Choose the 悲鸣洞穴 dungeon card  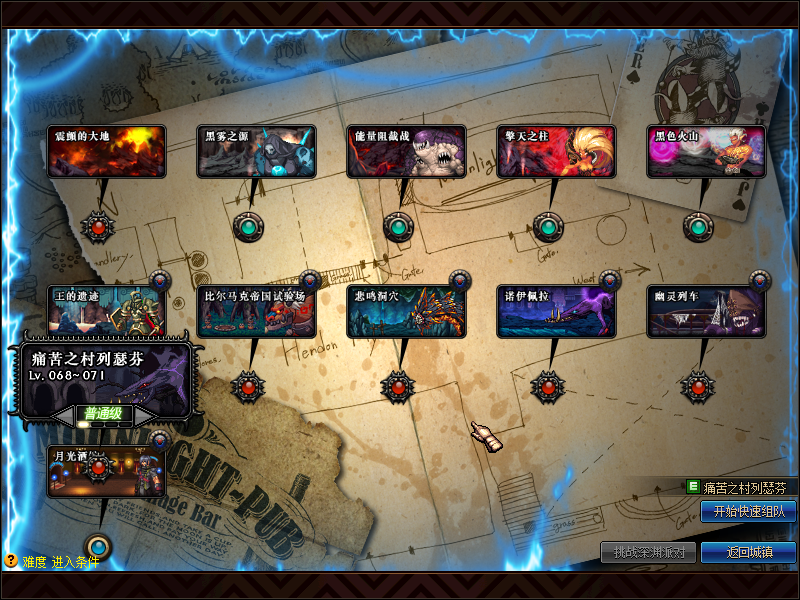[406, 311]
